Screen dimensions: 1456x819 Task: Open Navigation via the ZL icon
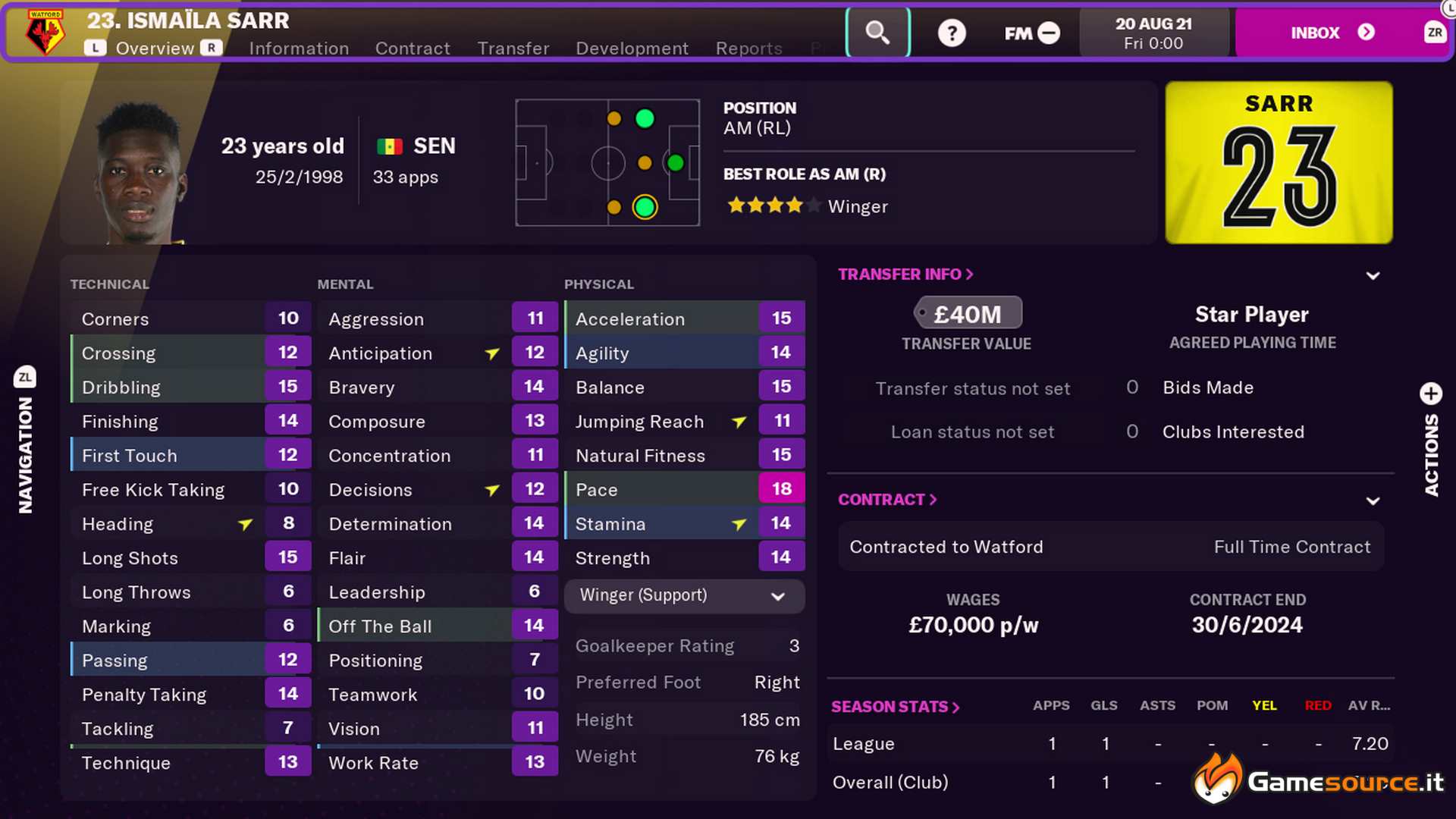(26, 377)
